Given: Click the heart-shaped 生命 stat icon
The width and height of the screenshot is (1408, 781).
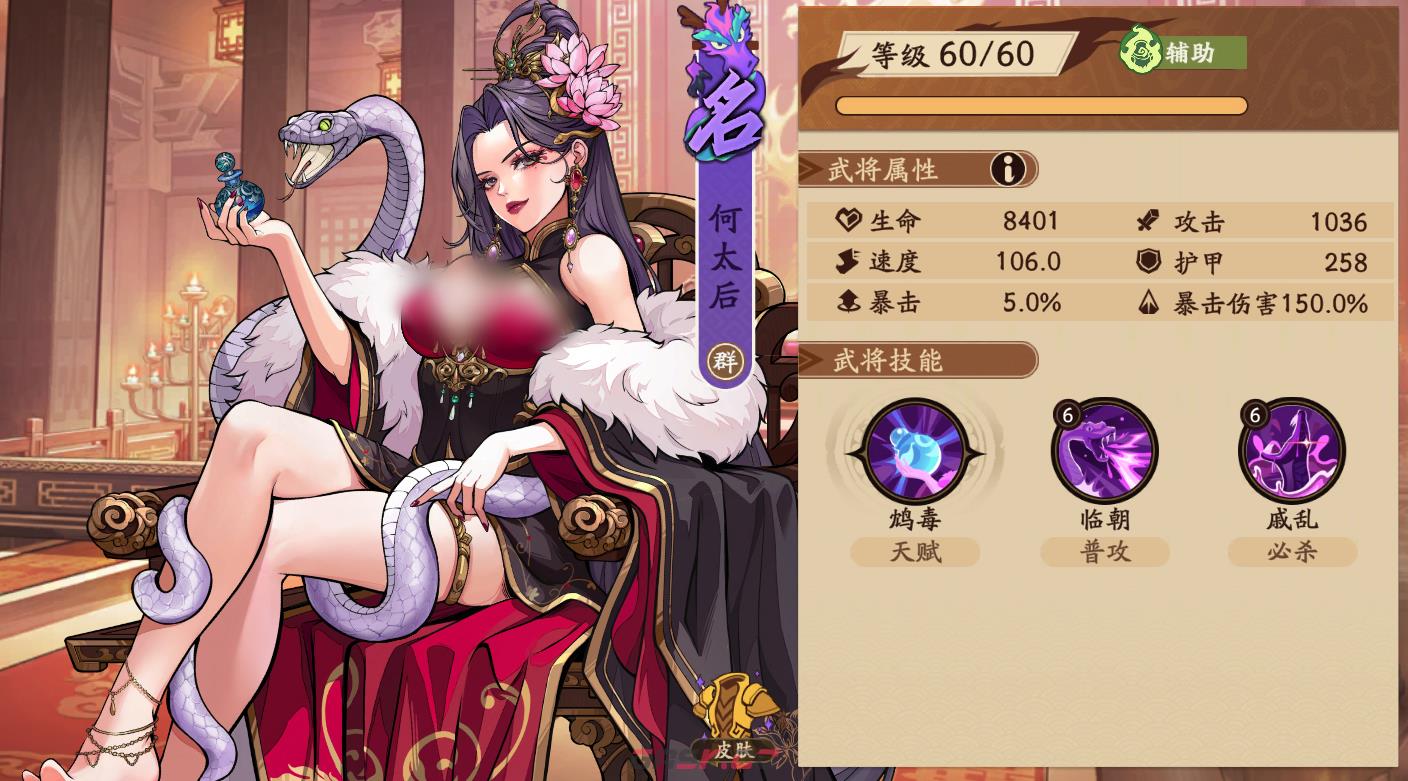Looking at the screenshot, I should click(849, 221).
